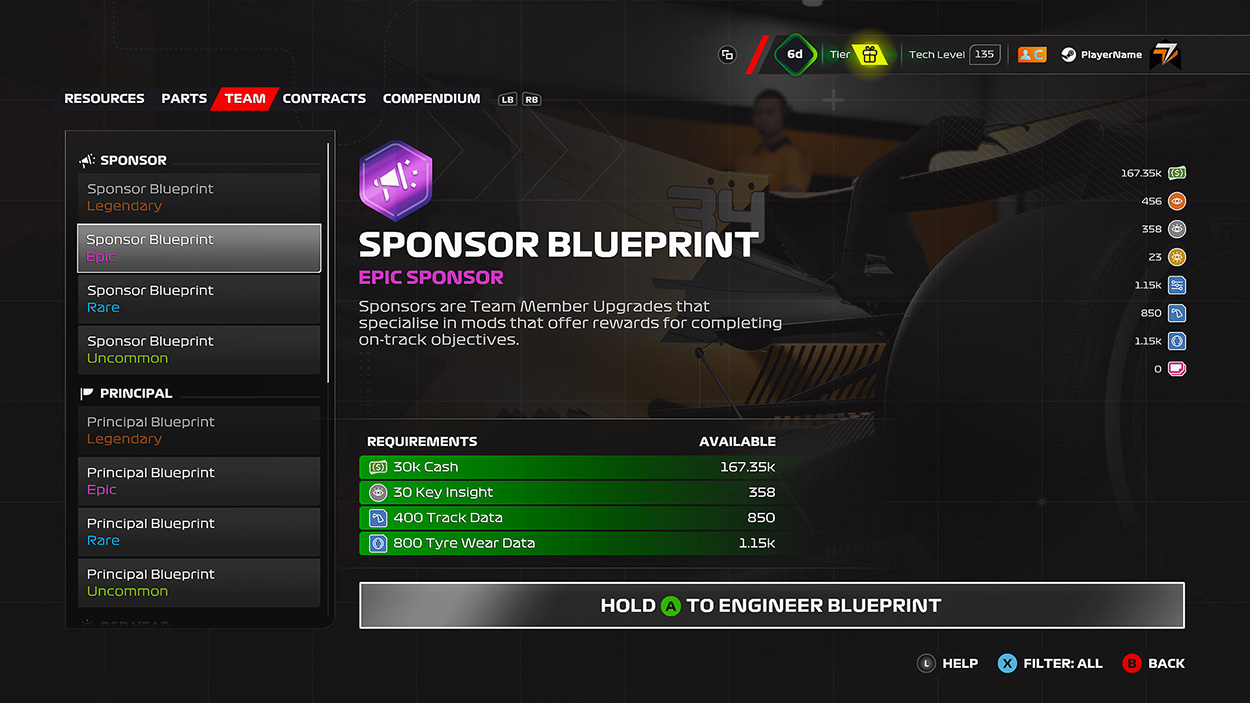Image resolution: width=1250 pixels, height=703 pixels.
Task: Open Help
Action: (948, 663)
